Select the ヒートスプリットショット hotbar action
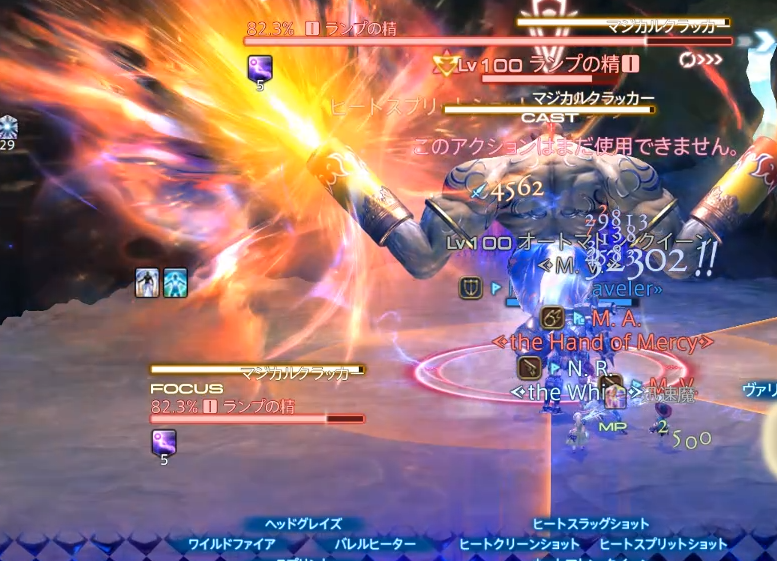This screenshot has width=777, height=561. 663,544
